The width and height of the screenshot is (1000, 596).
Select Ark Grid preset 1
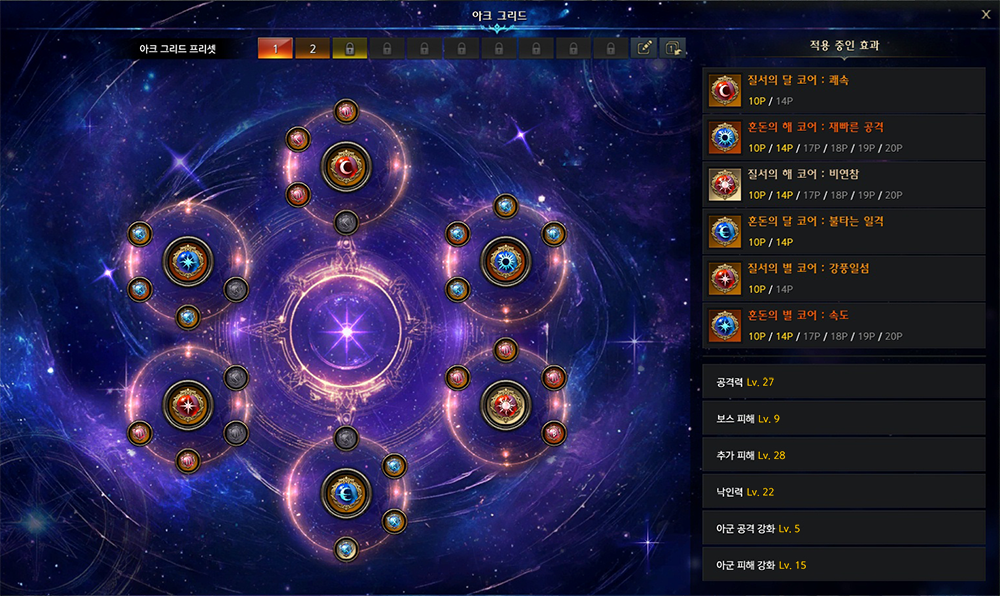275,48
